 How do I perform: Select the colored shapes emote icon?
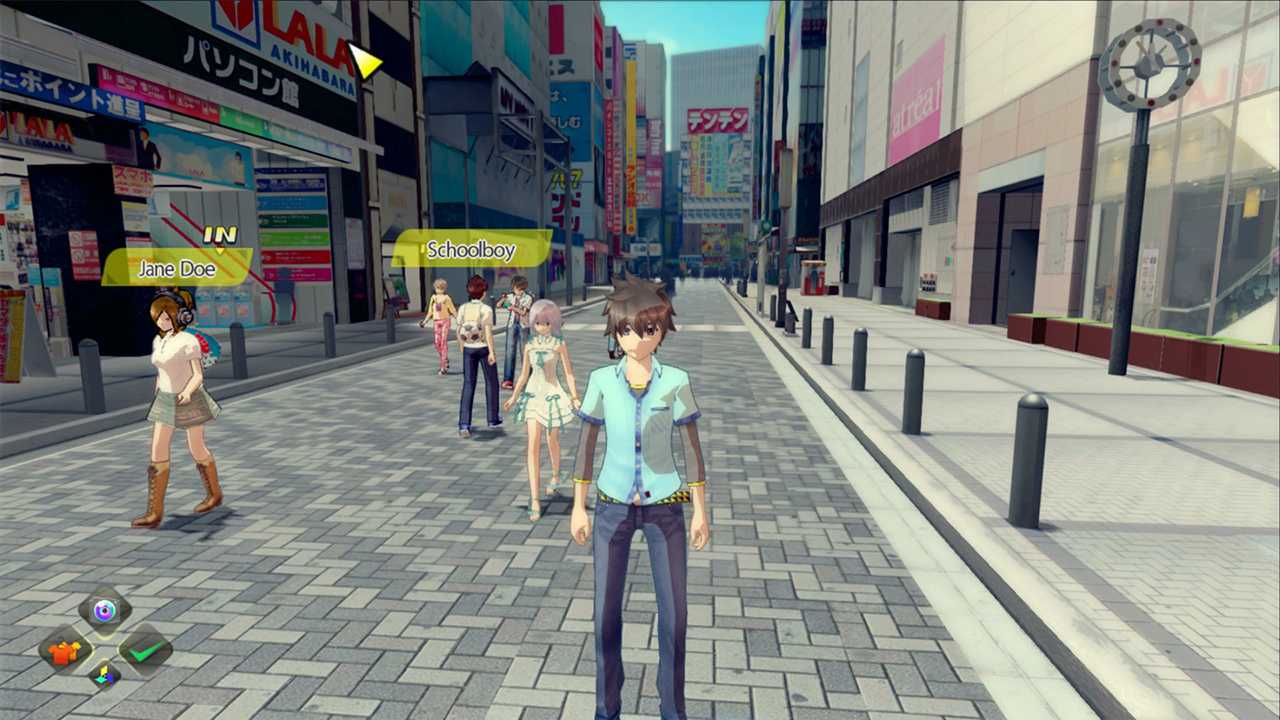tap(105, 676)
